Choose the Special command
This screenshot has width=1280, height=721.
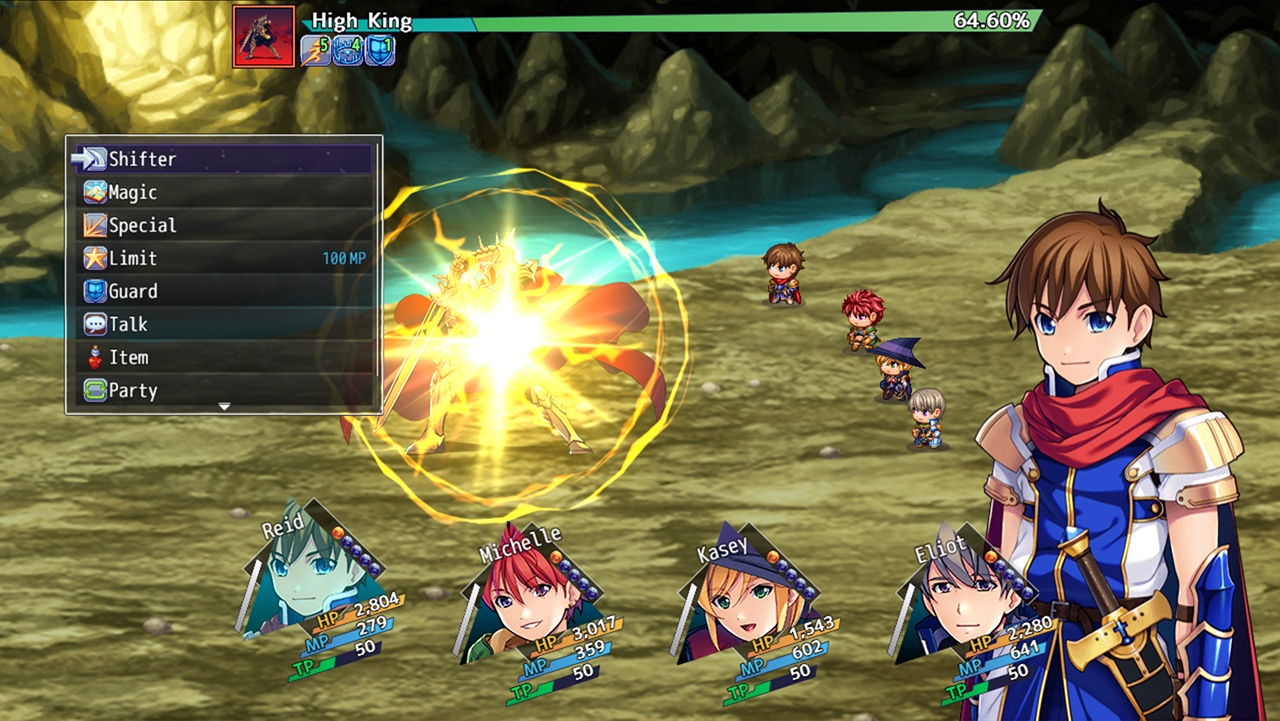(x=223, y=225)
